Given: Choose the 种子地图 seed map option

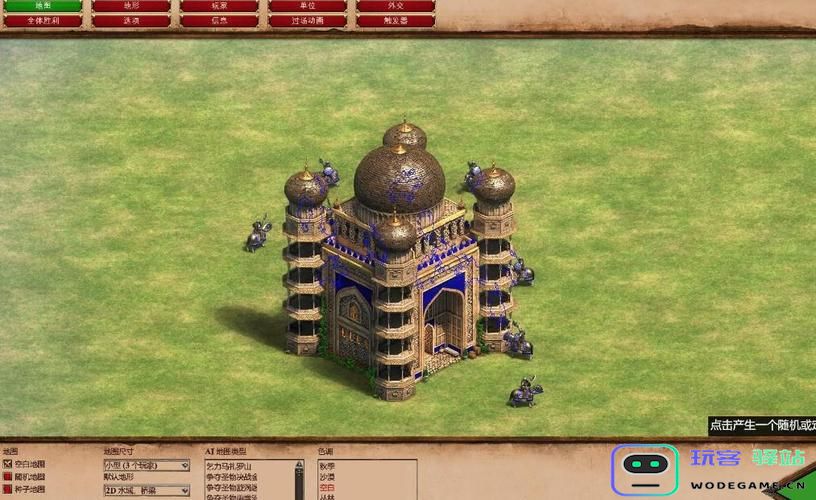Looking at the screenshot, I should tap(8, 490).
